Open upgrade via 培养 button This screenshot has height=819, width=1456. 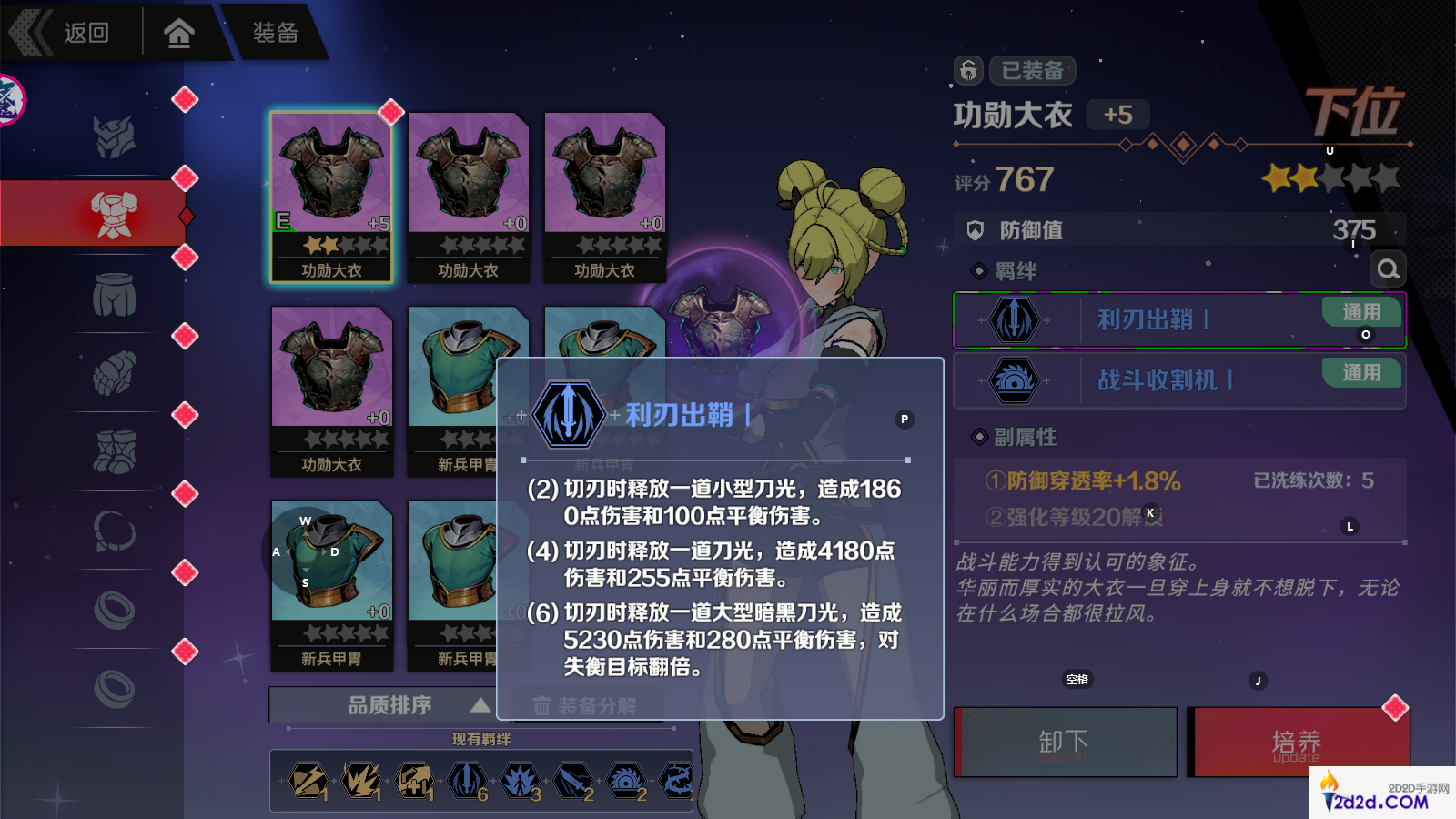coord(1298,743)
